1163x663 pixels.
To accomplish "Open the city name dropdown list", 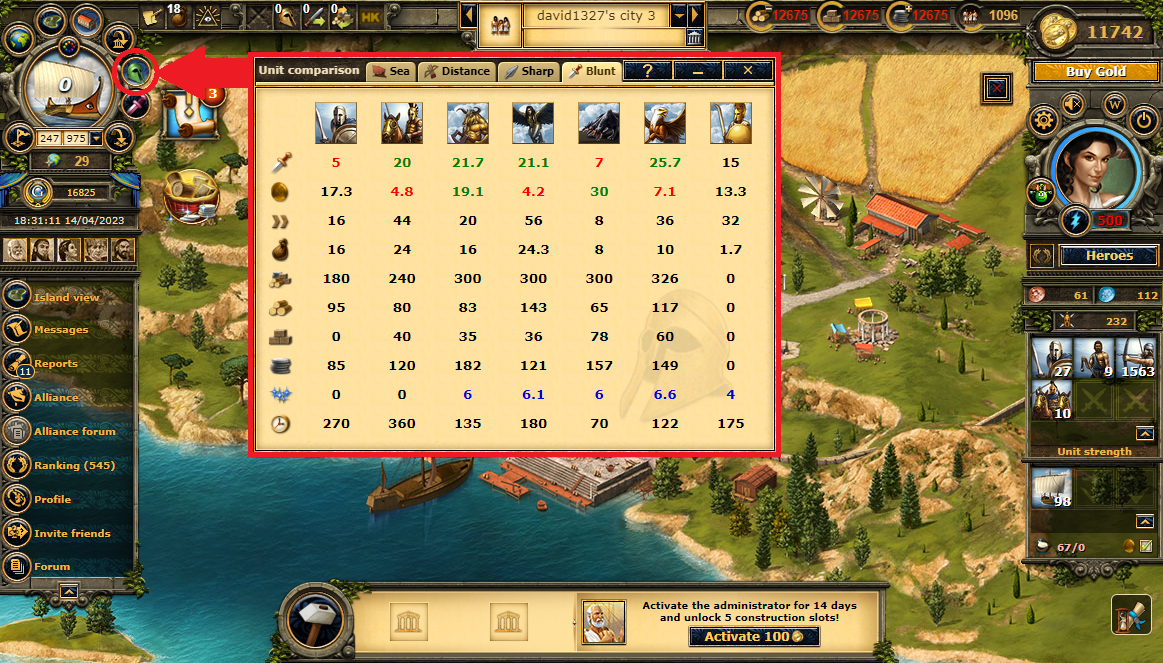I will (679, 16).
